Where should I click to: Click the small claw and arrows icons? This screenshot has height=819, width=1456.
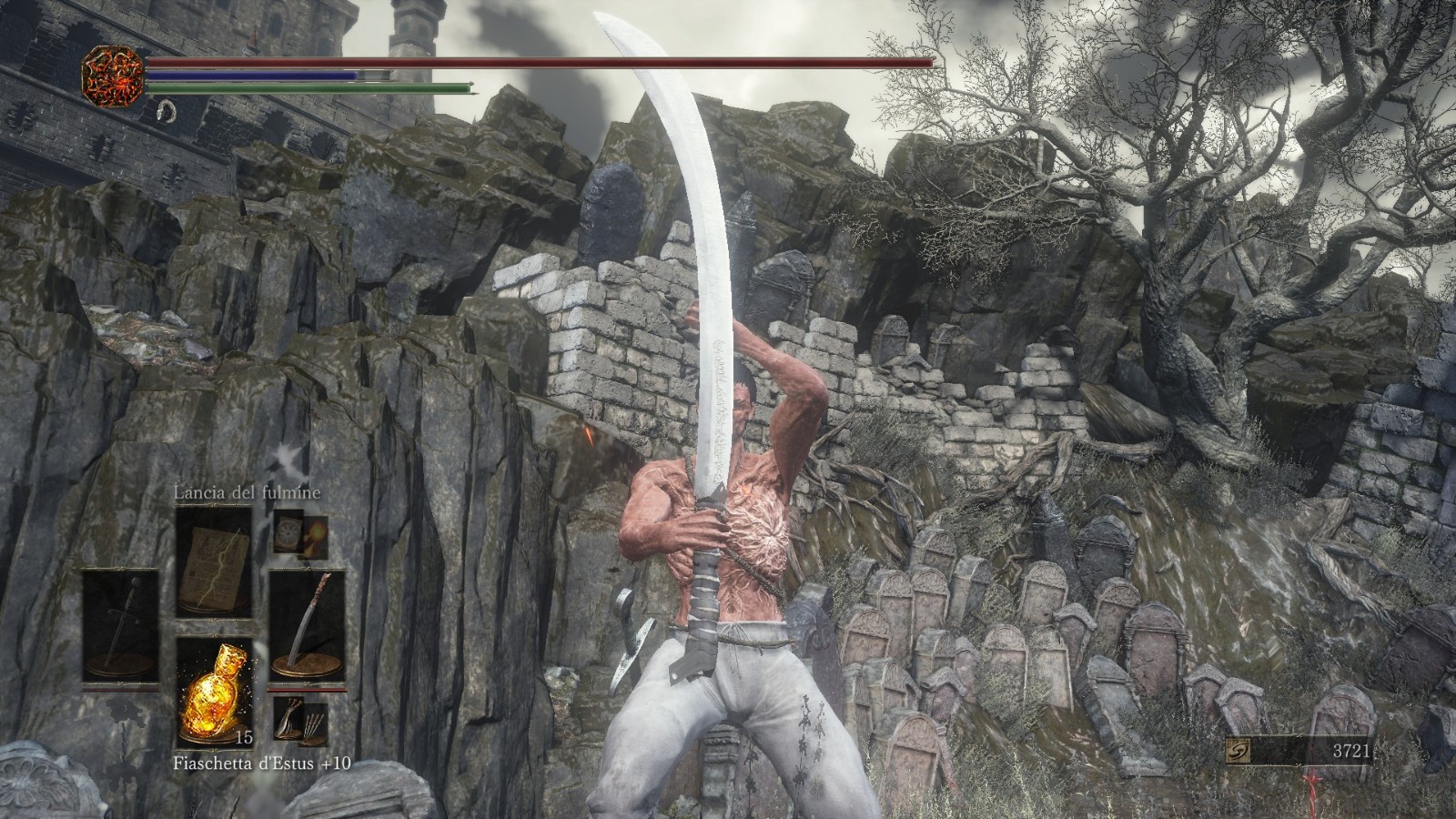[x=300, y=721]
